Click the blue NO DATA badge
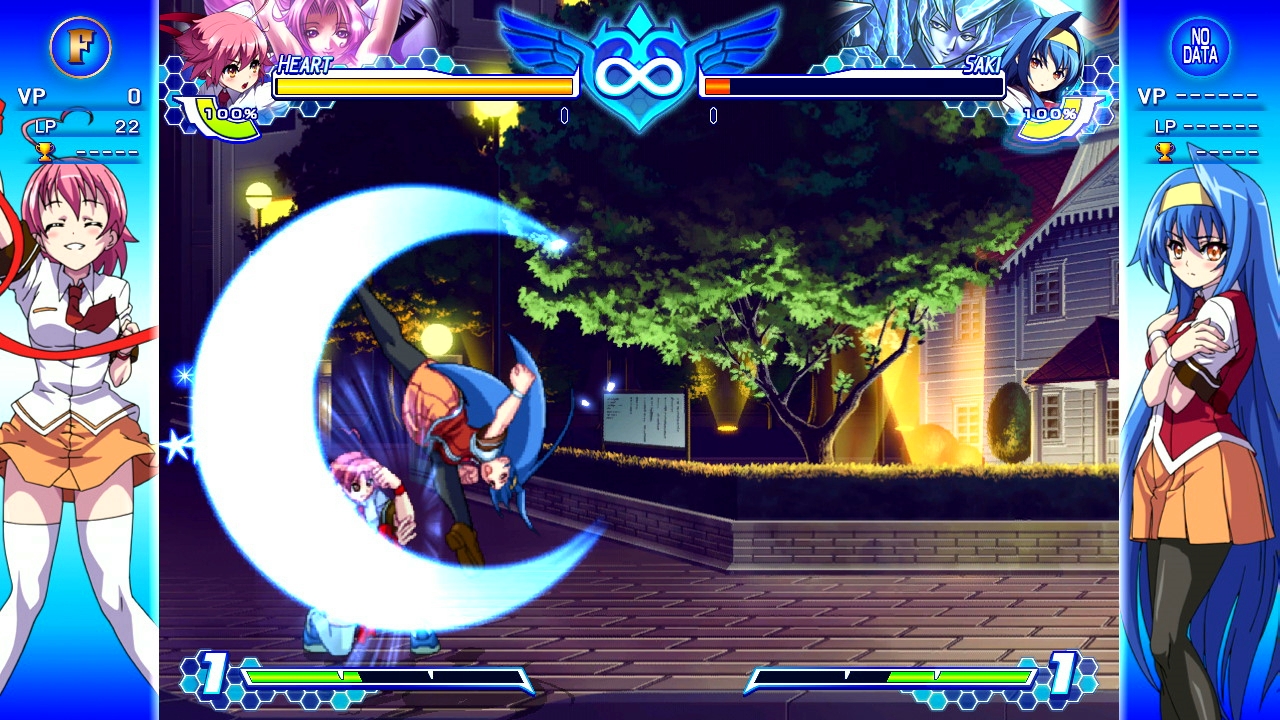 [x=1199, y=47]
